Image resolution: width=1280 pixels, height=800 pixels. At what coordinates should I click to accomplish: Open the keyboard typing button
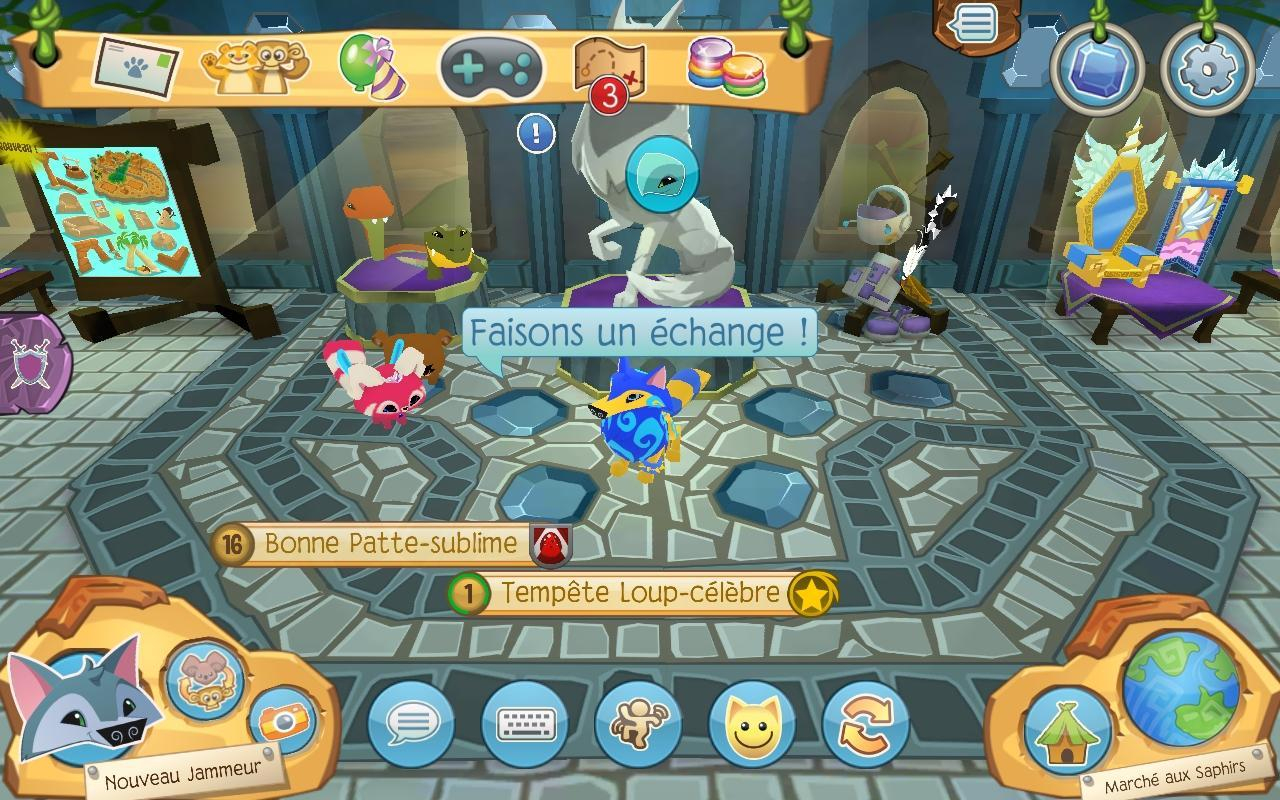[525, 722]
